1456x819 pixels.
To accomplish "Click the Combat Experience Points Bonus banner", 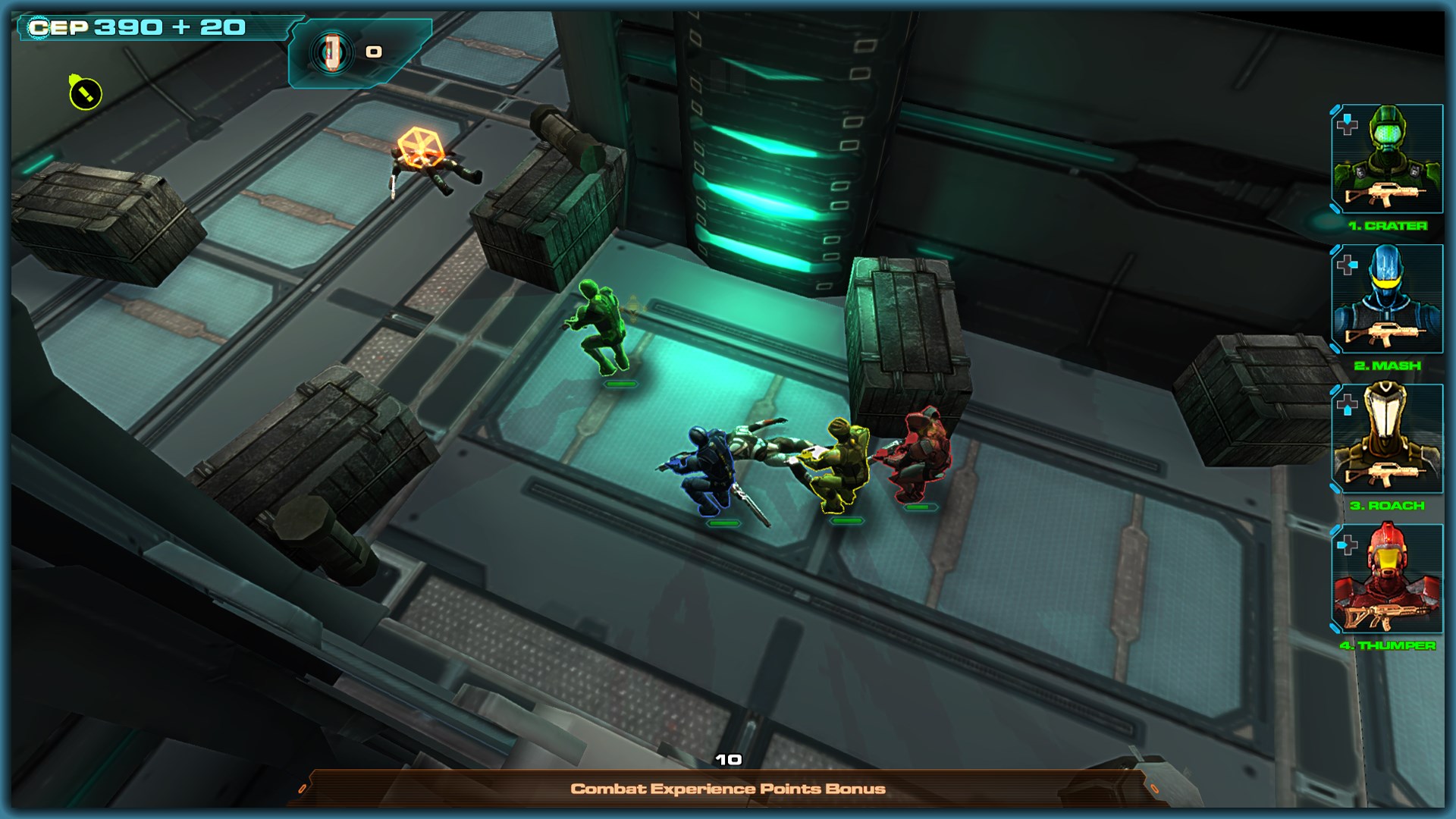I will pos(728,788).
